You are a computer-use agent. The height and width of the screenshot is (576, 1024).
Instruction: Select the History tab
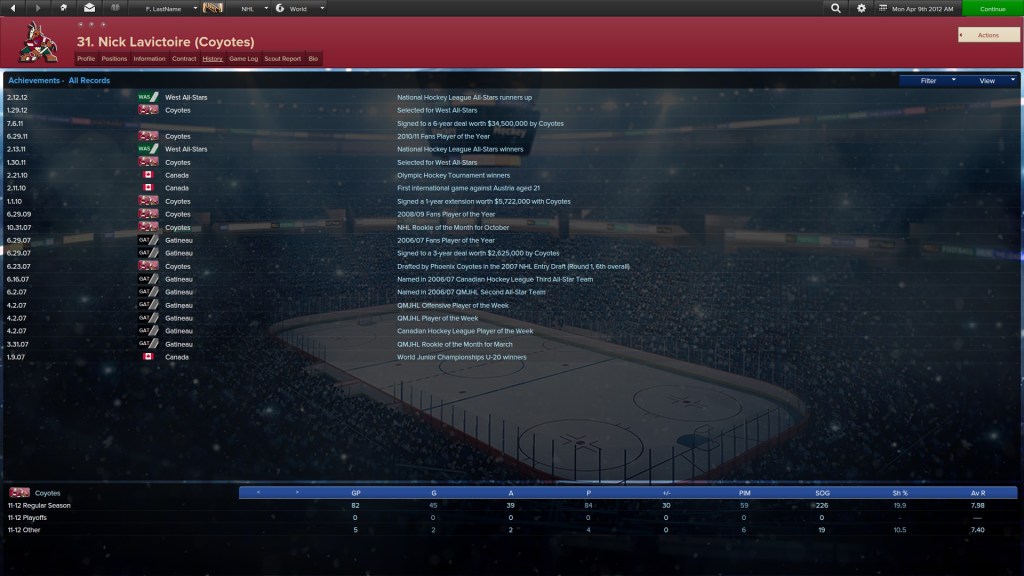212,59
